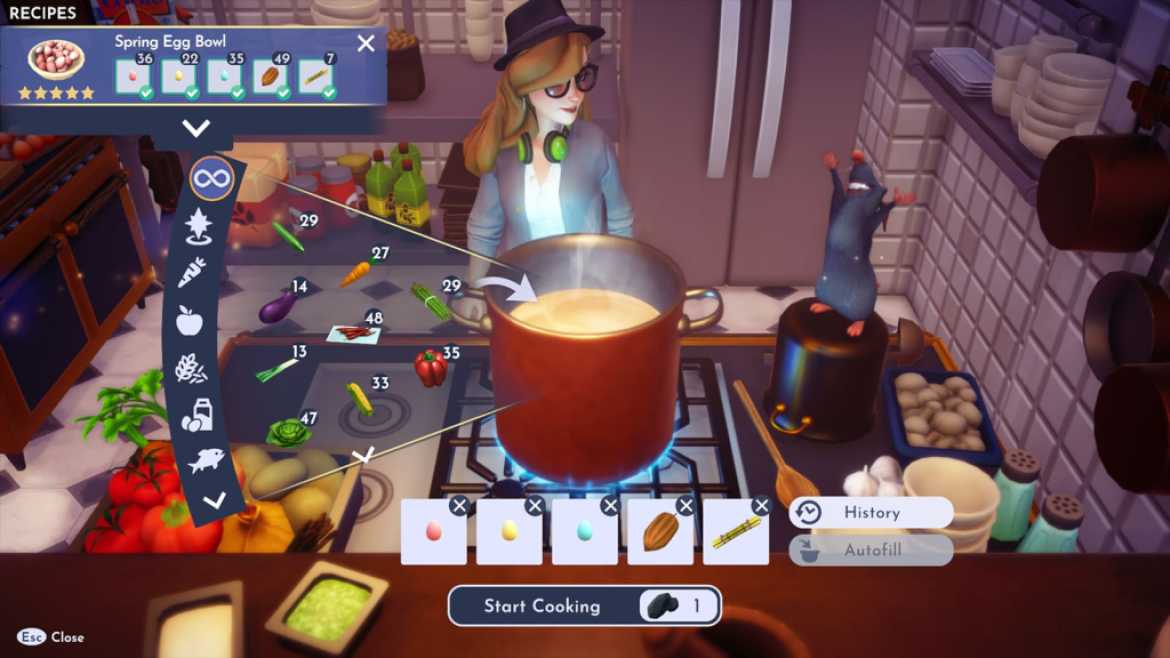This screenshot has height=658, width=1170.
Task: Close the Spring Egg Bowl recipe panel
Action: pos(366,43)
